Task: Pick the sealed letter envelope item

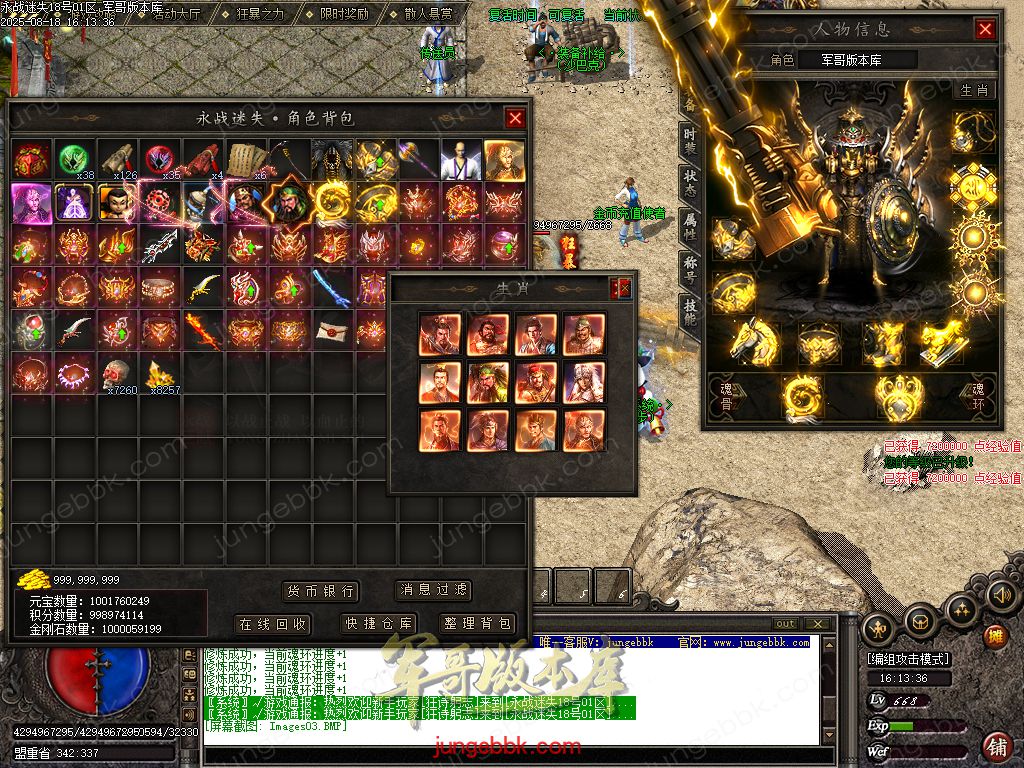Action: [330, 329]
